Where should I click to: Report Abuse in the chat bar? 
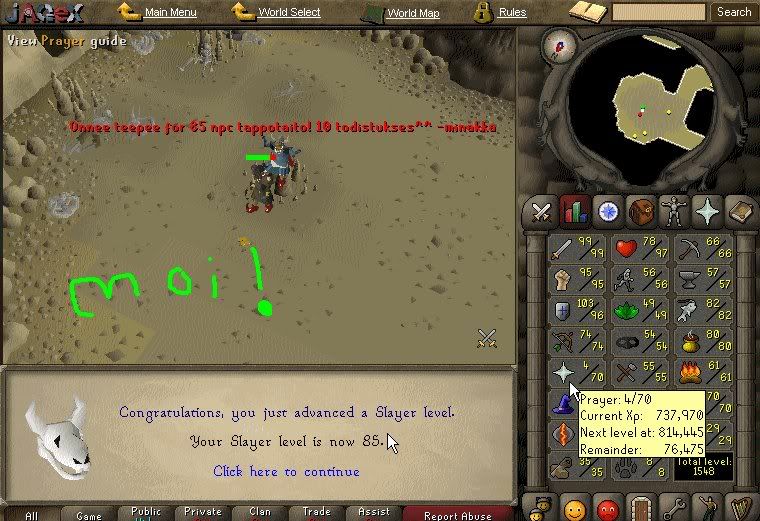pyautogui.click(x=458, y=514)
